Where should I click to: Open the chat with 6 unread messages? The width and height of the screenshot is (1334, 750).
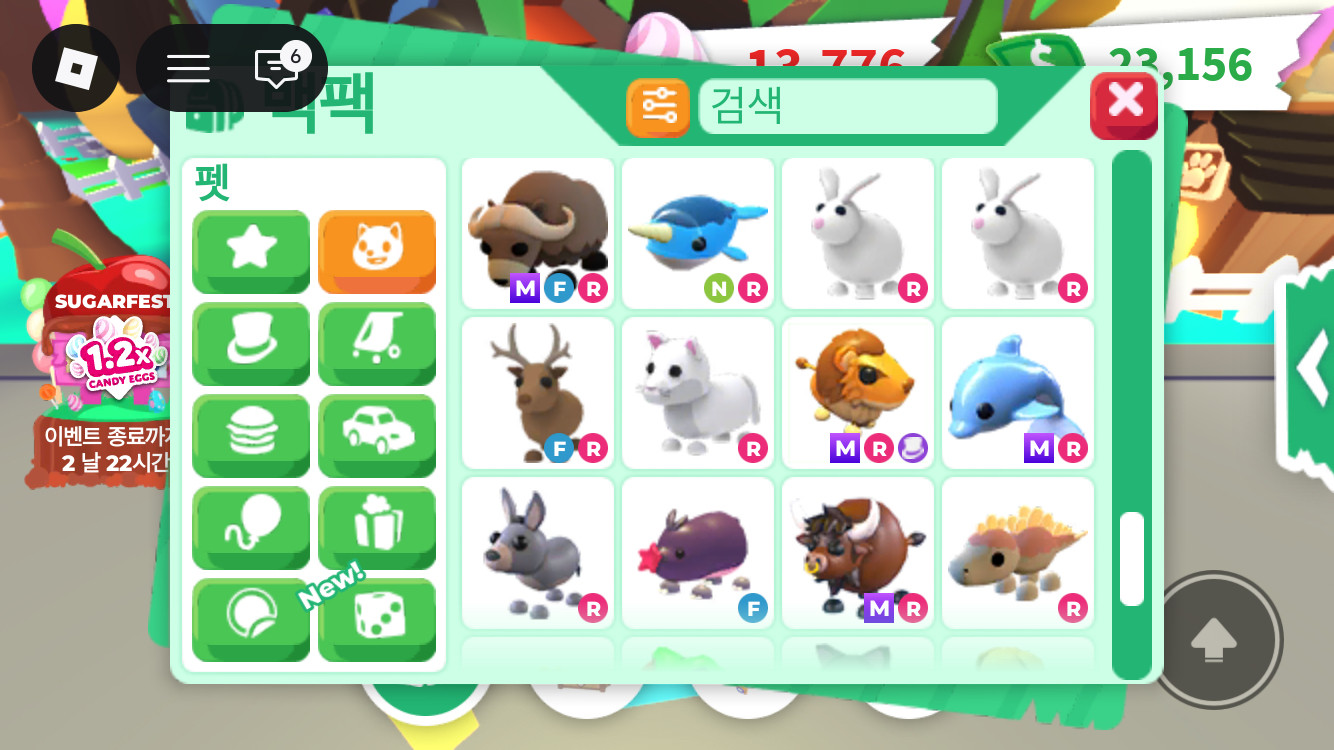[277, 68]
